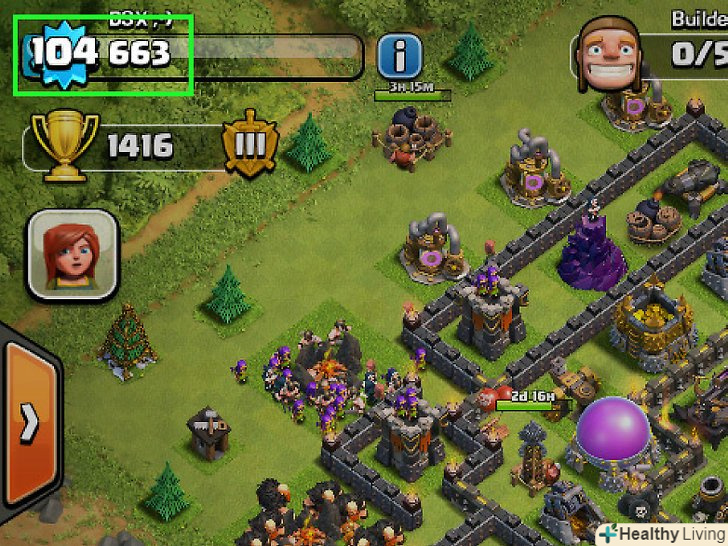View the league III shield badge
728x546 pixels.
click(249, 147)
